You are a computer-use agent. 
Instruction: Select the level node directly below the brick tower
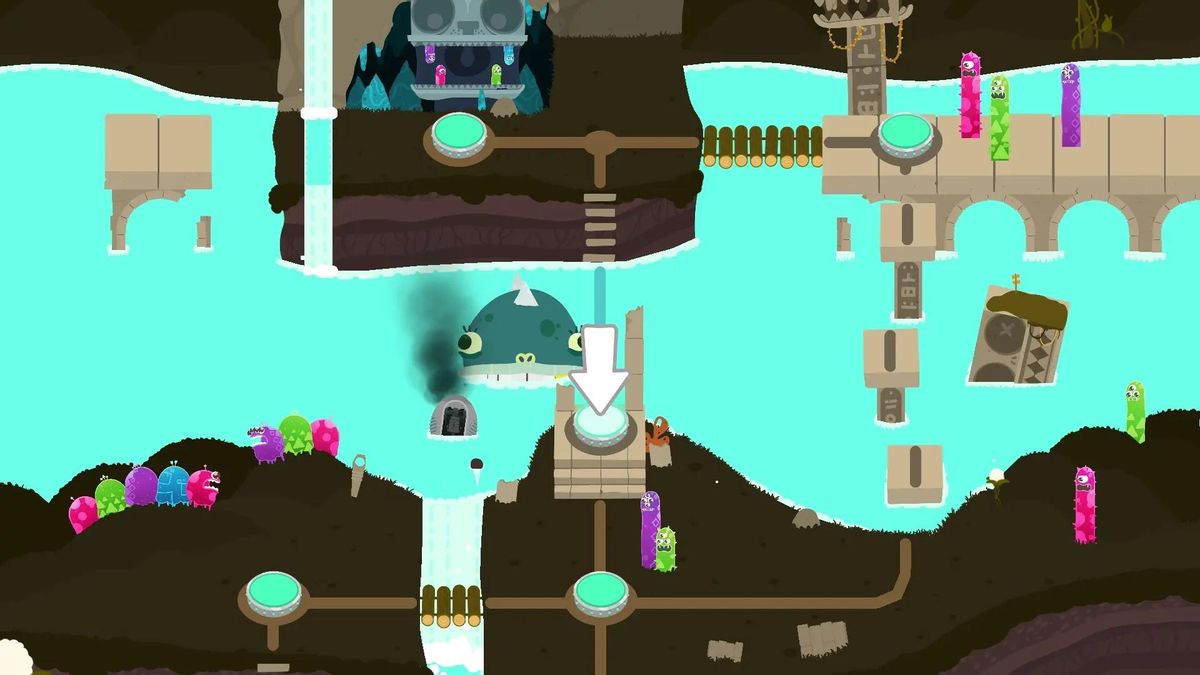[x=601, y=593]
